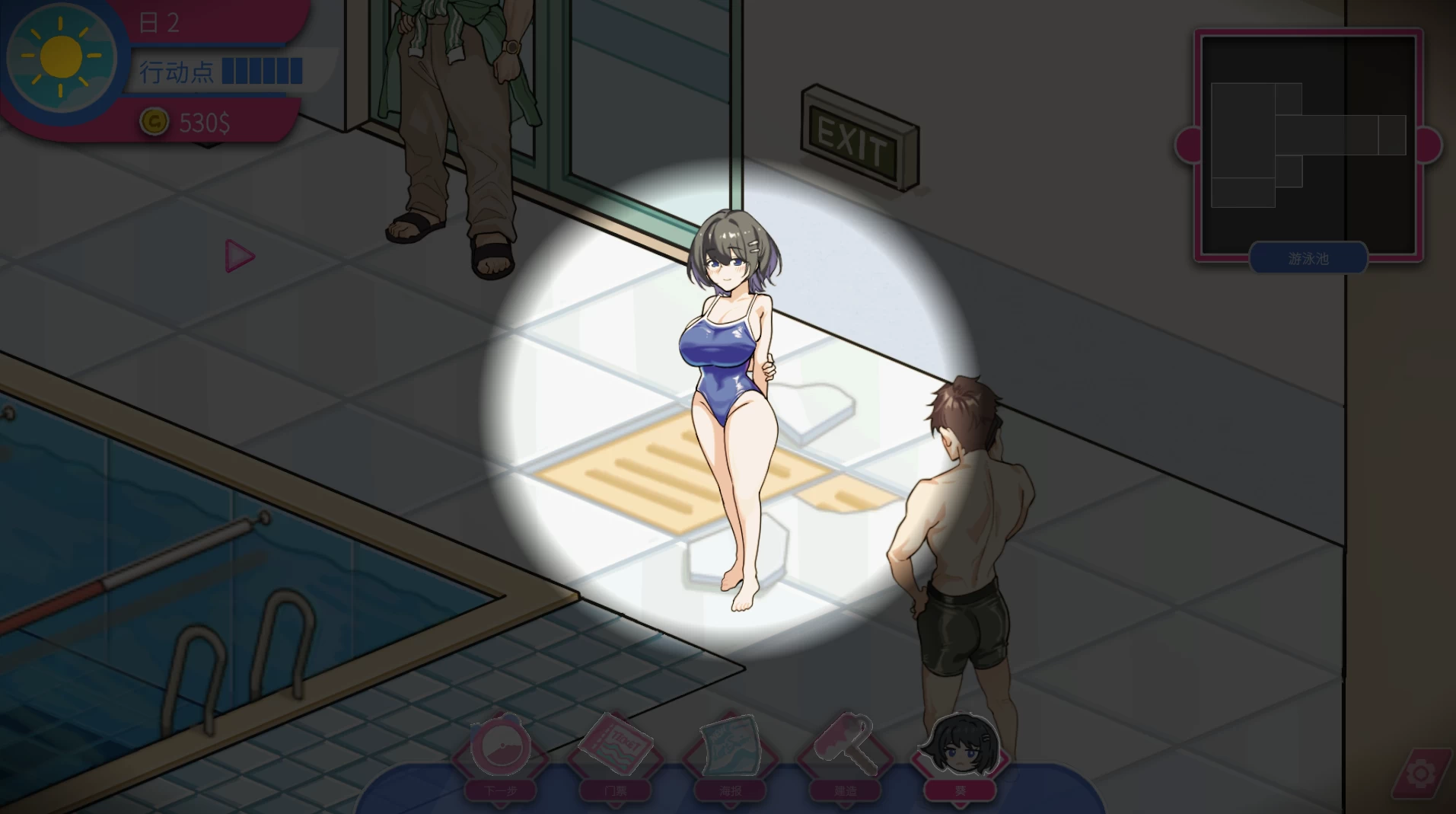The width and height of the screenshot is (1456, 814).
Task: Click the gold coin currency icon
Action: [156, 123]
